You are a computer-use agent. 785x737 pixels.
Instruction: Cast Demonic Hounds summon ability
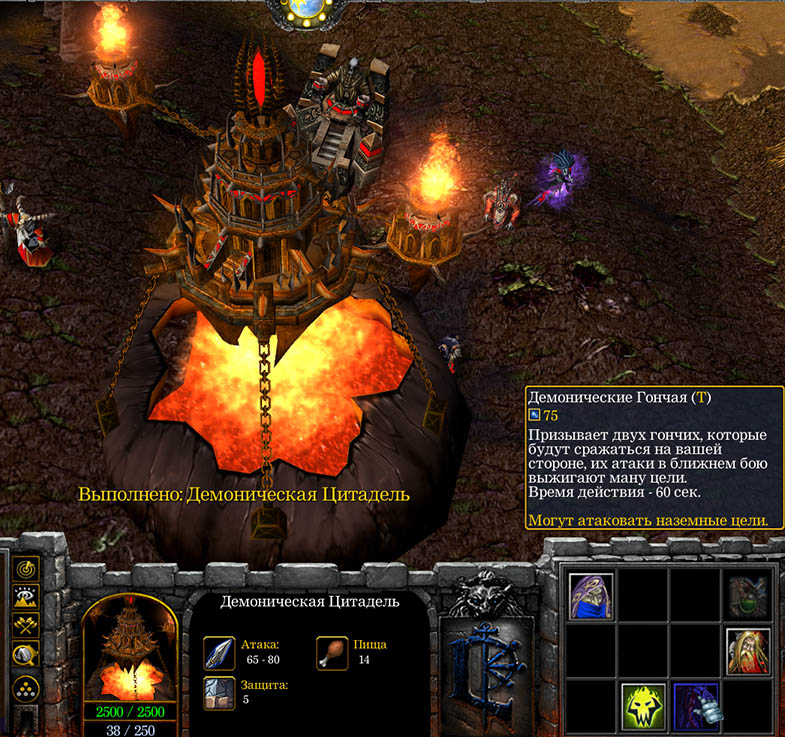click(x=697, y=704)
